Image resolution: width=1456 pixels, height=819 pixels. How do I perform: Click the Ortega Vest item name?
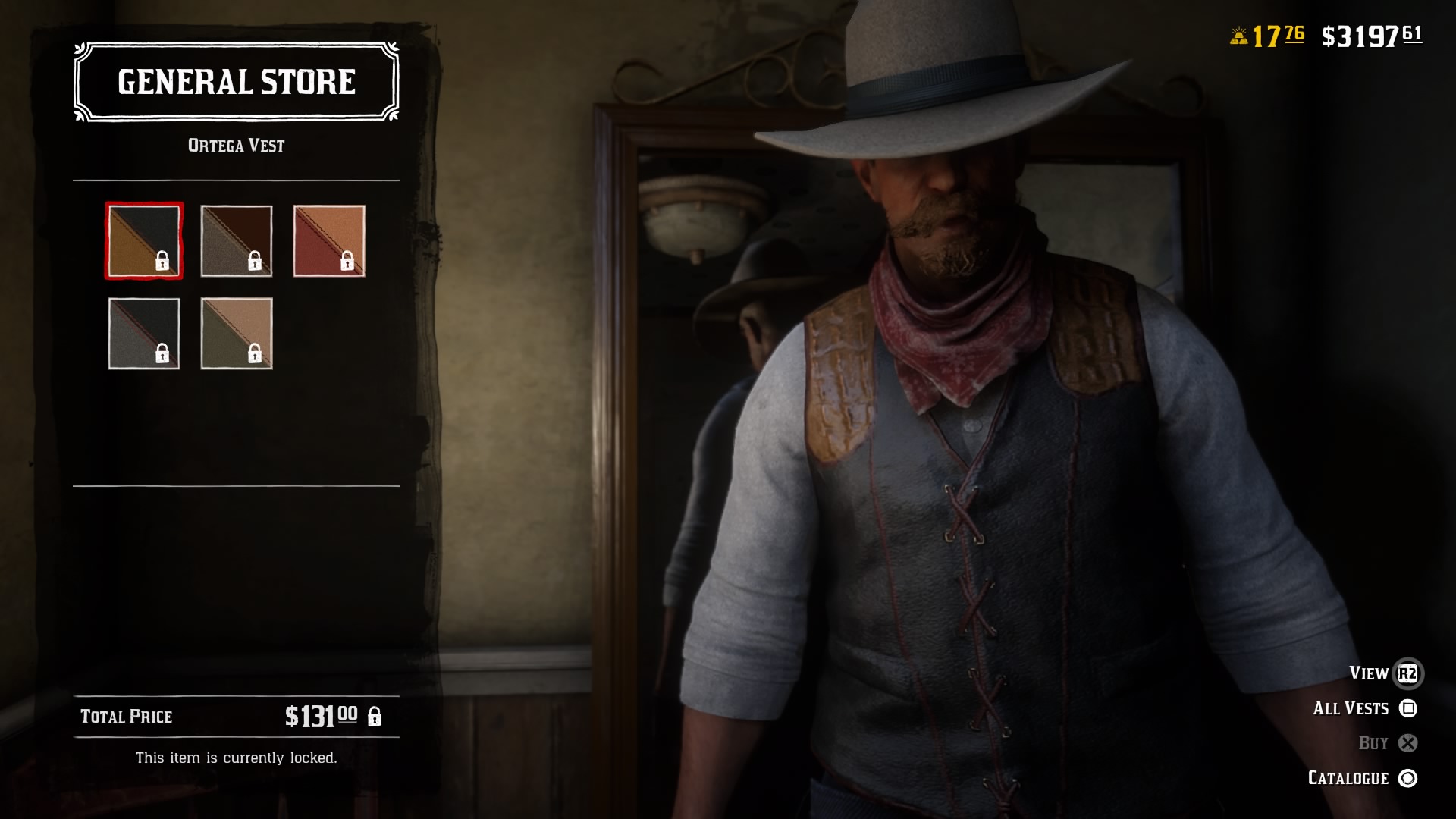pyautogui.click(x=236, y=146)
